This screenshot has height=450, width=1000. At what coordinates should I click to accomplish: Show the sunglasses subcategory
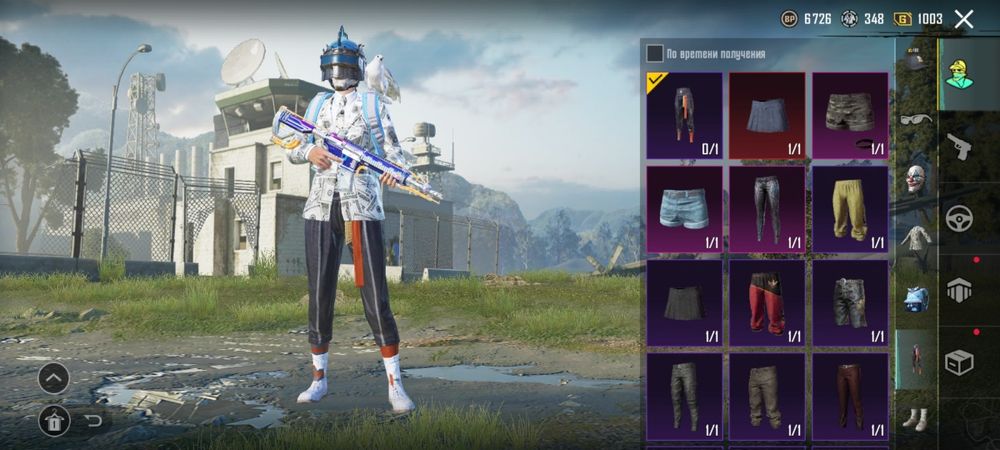(x=915, y=120)
